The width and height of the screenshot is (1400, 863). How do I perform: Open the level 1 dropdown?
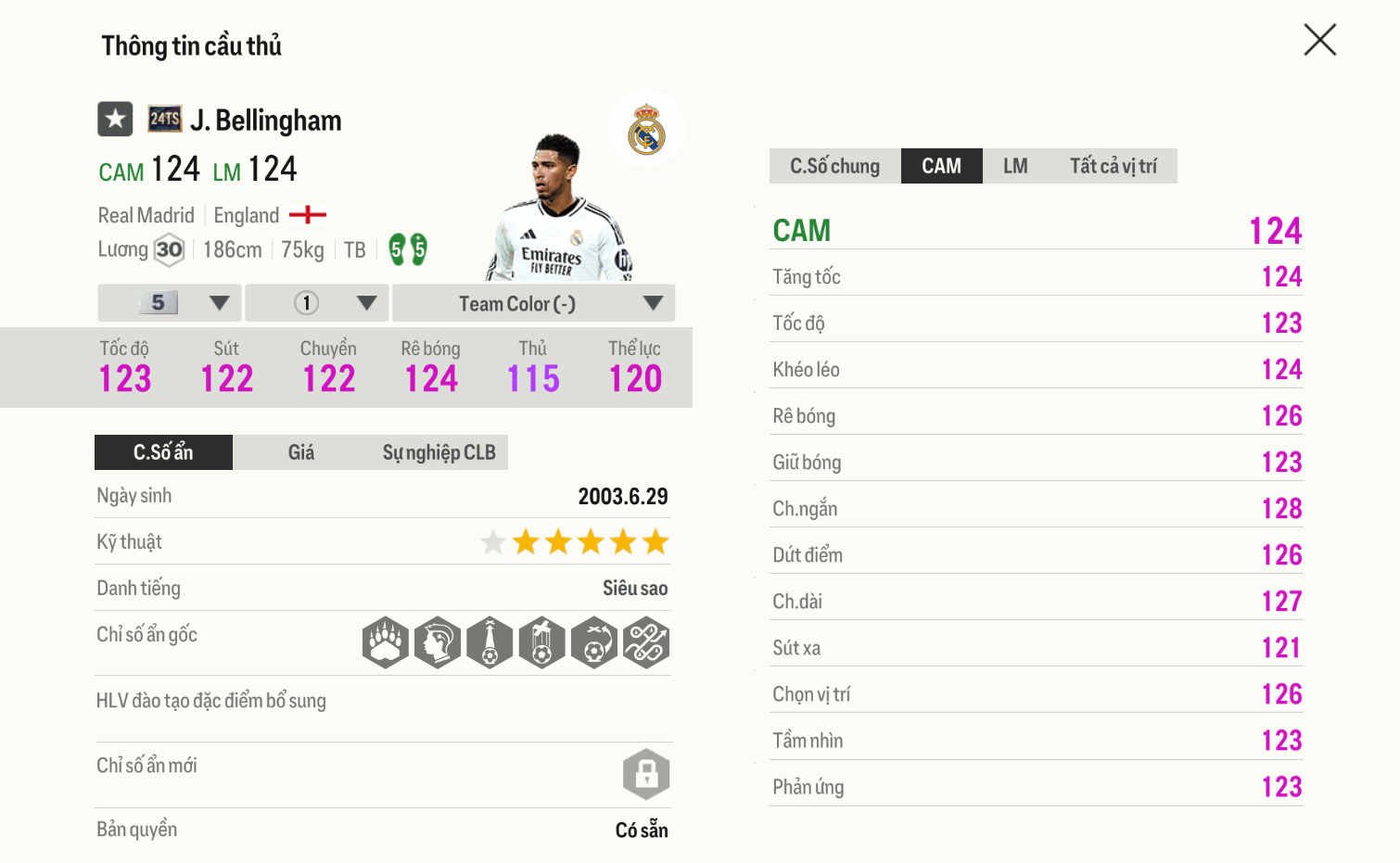click(318, 303)
